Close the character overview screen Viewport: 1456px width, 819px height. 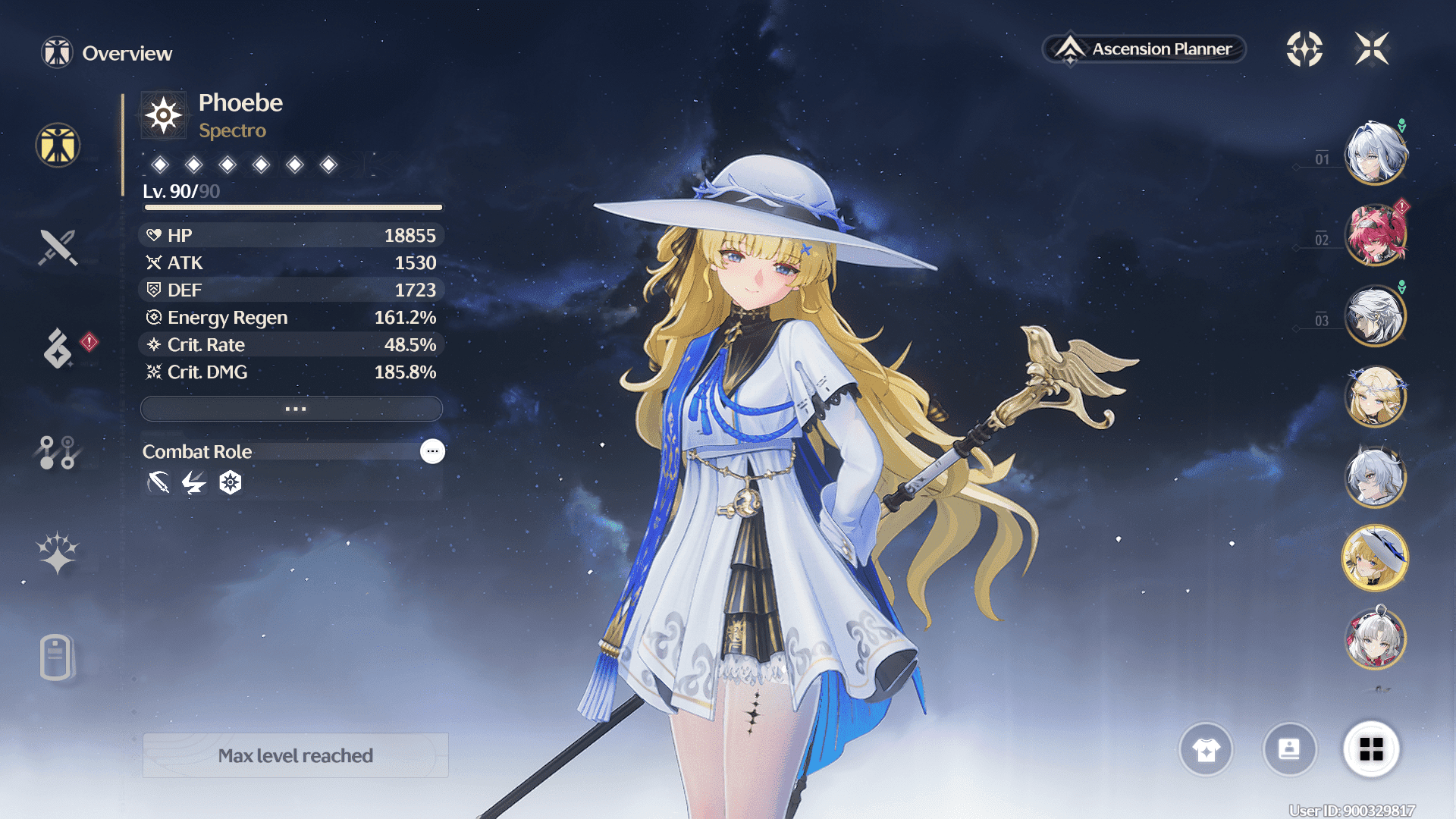pos(1372,49)
